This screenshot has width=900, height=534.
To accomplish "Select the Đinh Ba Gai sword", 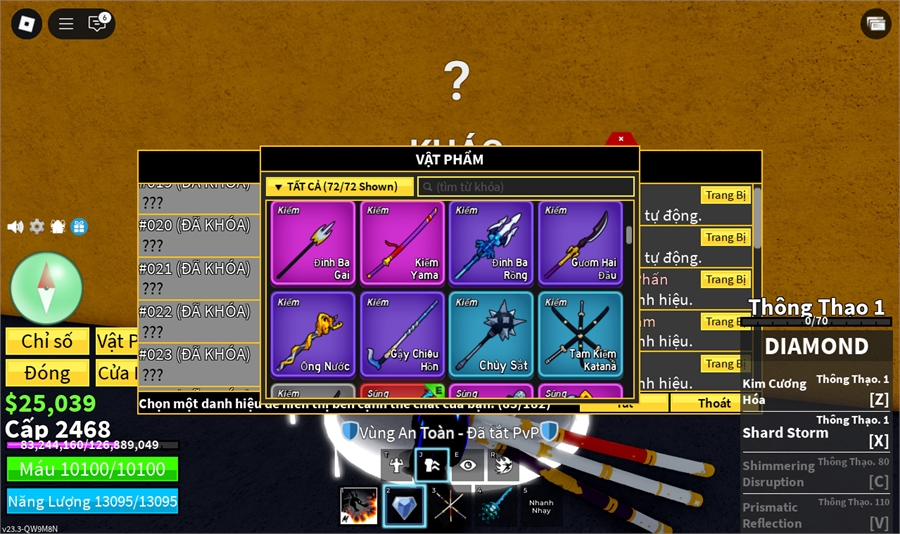I will 312,243.
